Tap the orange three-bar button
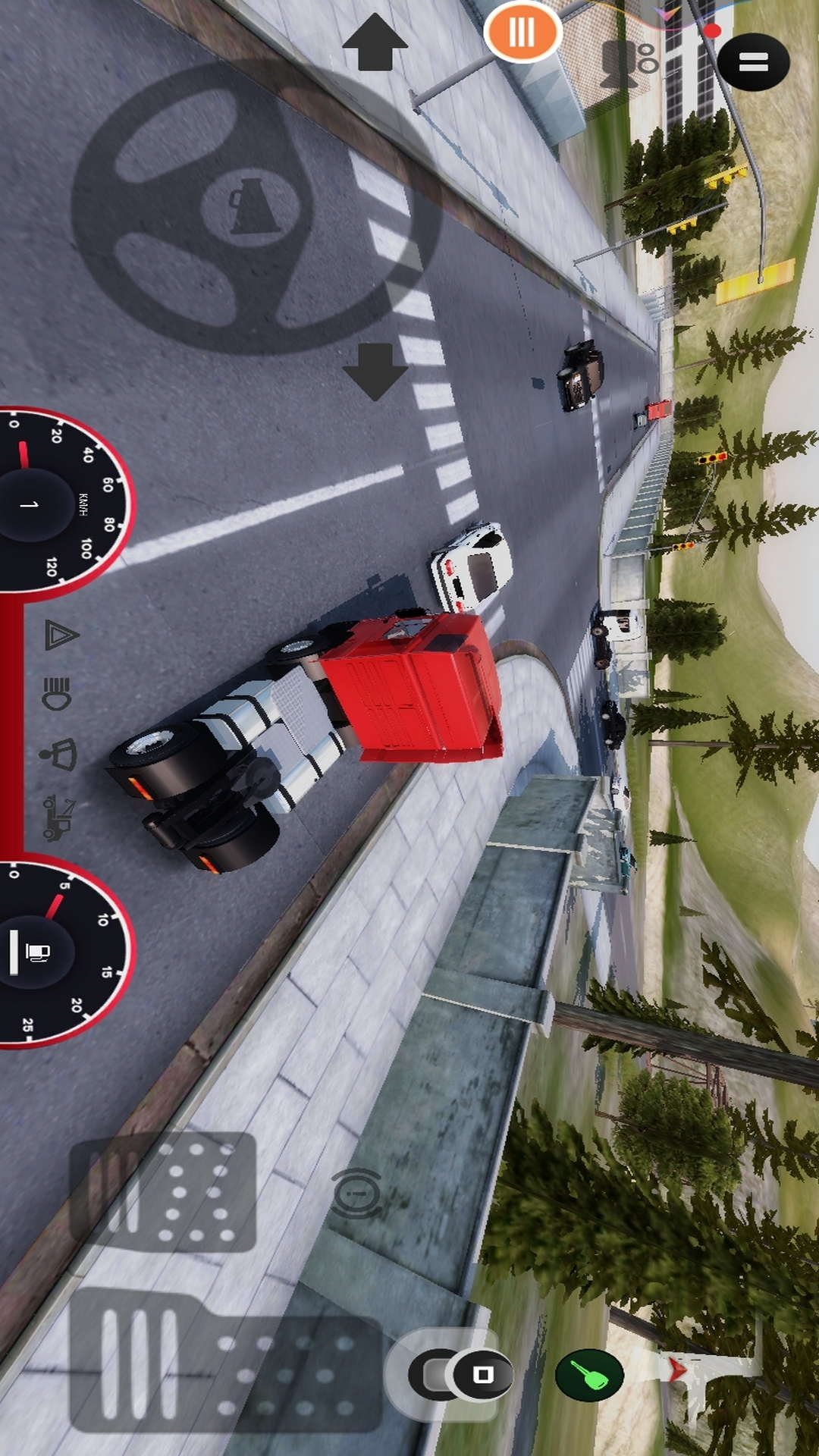The height and width of the screenshot is (1456, 819). click(x=522, y=33)
